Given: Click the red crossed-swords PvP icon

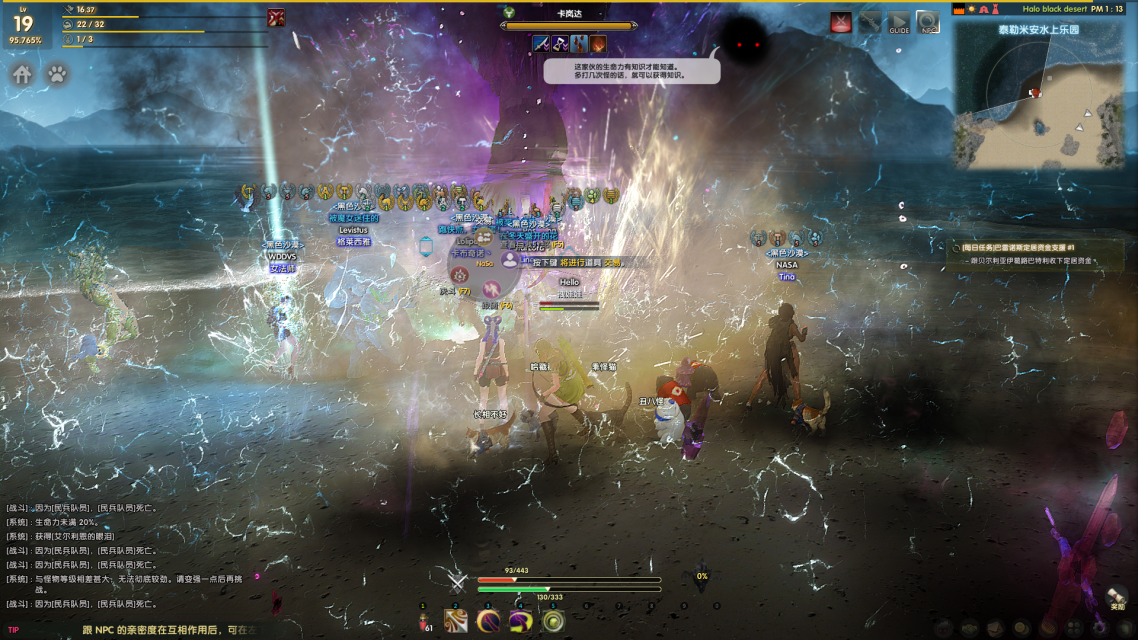Looking at the screenshot, I should pyautogui.click(x=842, y=23).
